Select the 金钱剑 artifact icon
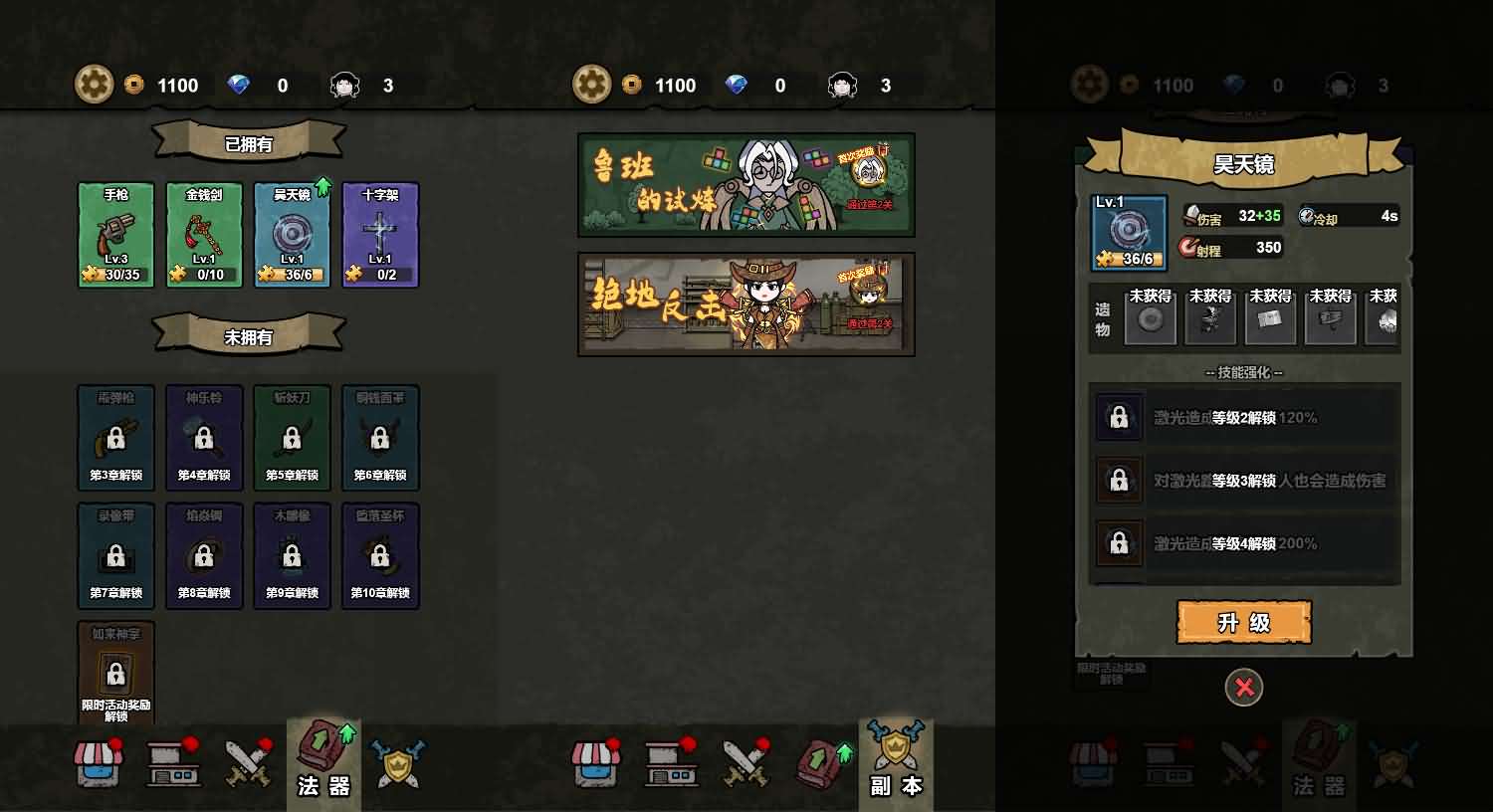The height and width of the screenshot is (812, 1493). tap(204, 232)
